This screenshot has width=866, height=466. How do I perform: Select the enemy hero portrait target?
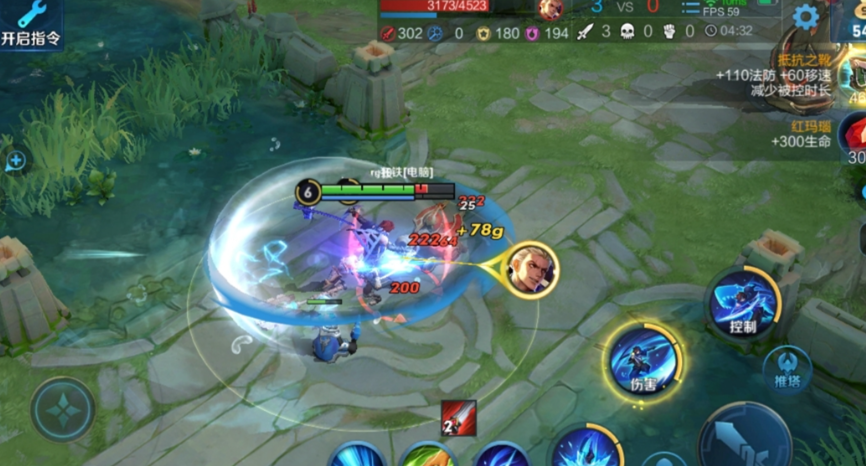(531, 270)
